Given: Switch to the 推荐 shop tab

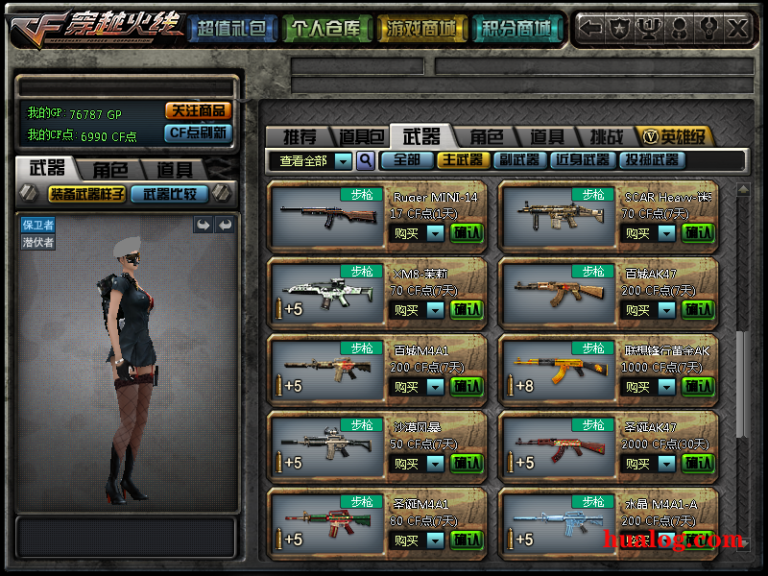Looking at the screenshot, I should click(299, 137).
